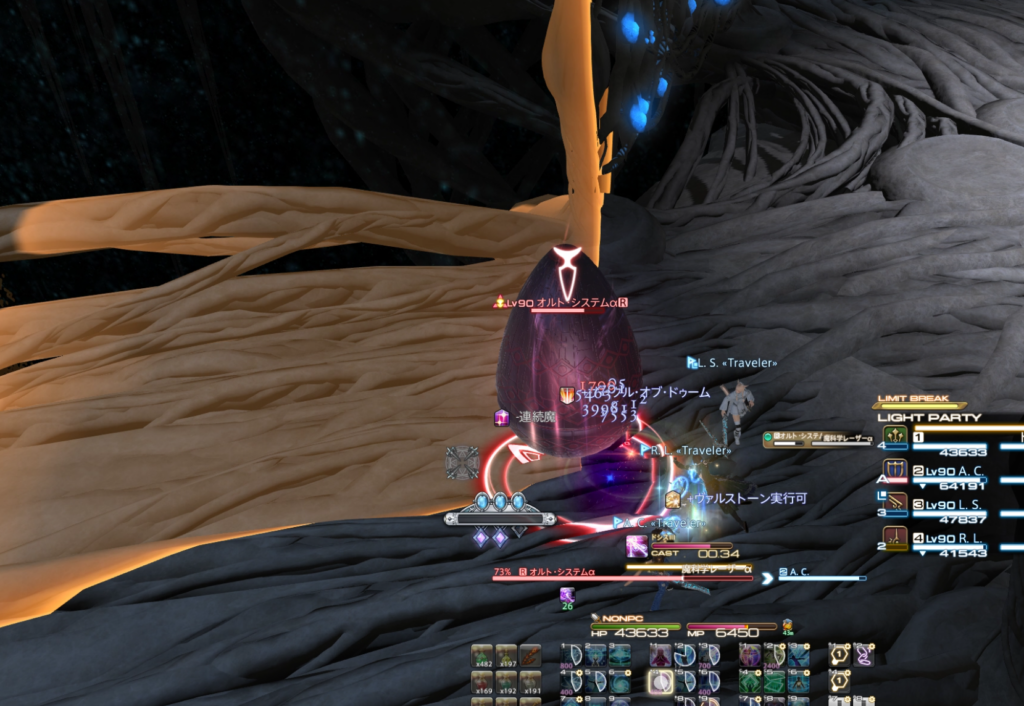
Task: Select the item stack labeled x169
Action: pyautogui.click(x=484, y=682)
